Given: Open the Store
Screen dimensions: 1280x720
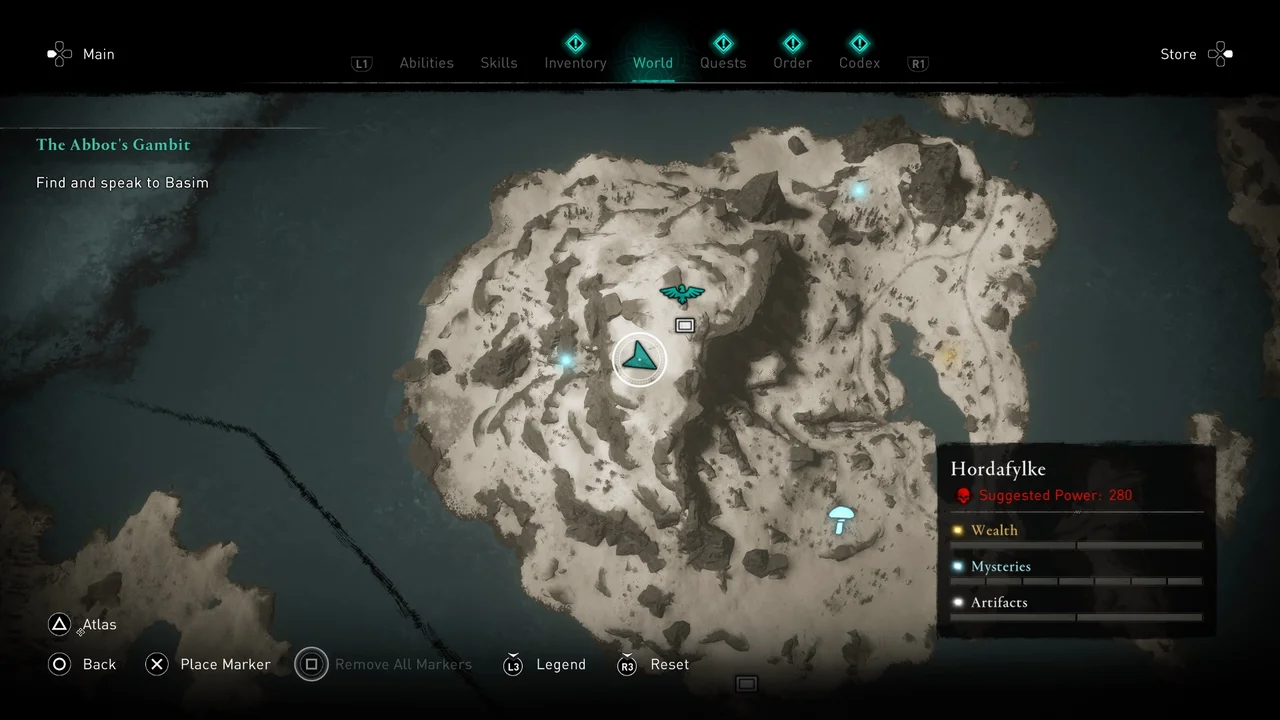Looking at the screenshot, I should coord(1178,54).
